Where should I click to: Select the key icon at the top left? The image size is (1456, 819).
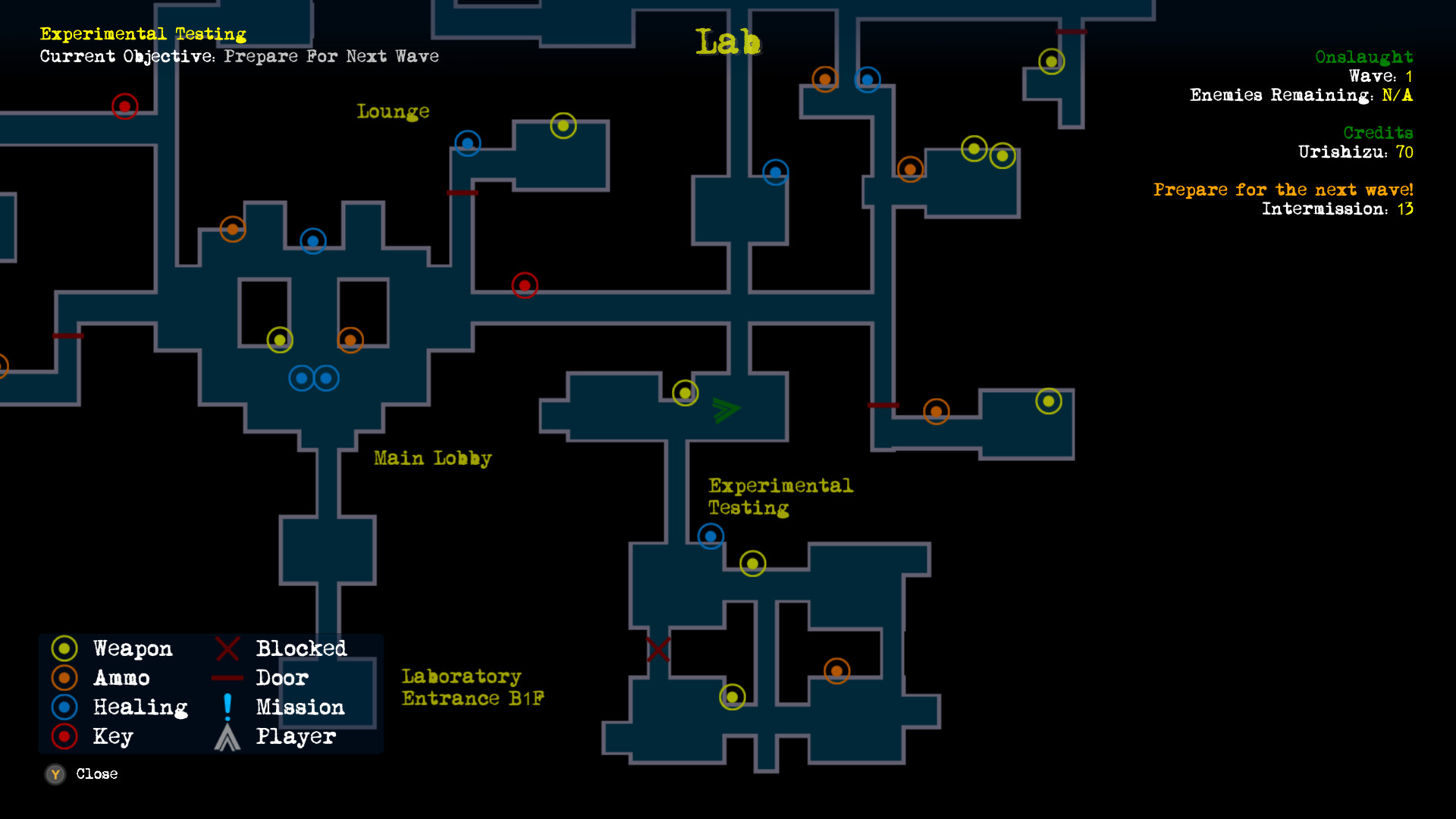[x=124, y=106]
